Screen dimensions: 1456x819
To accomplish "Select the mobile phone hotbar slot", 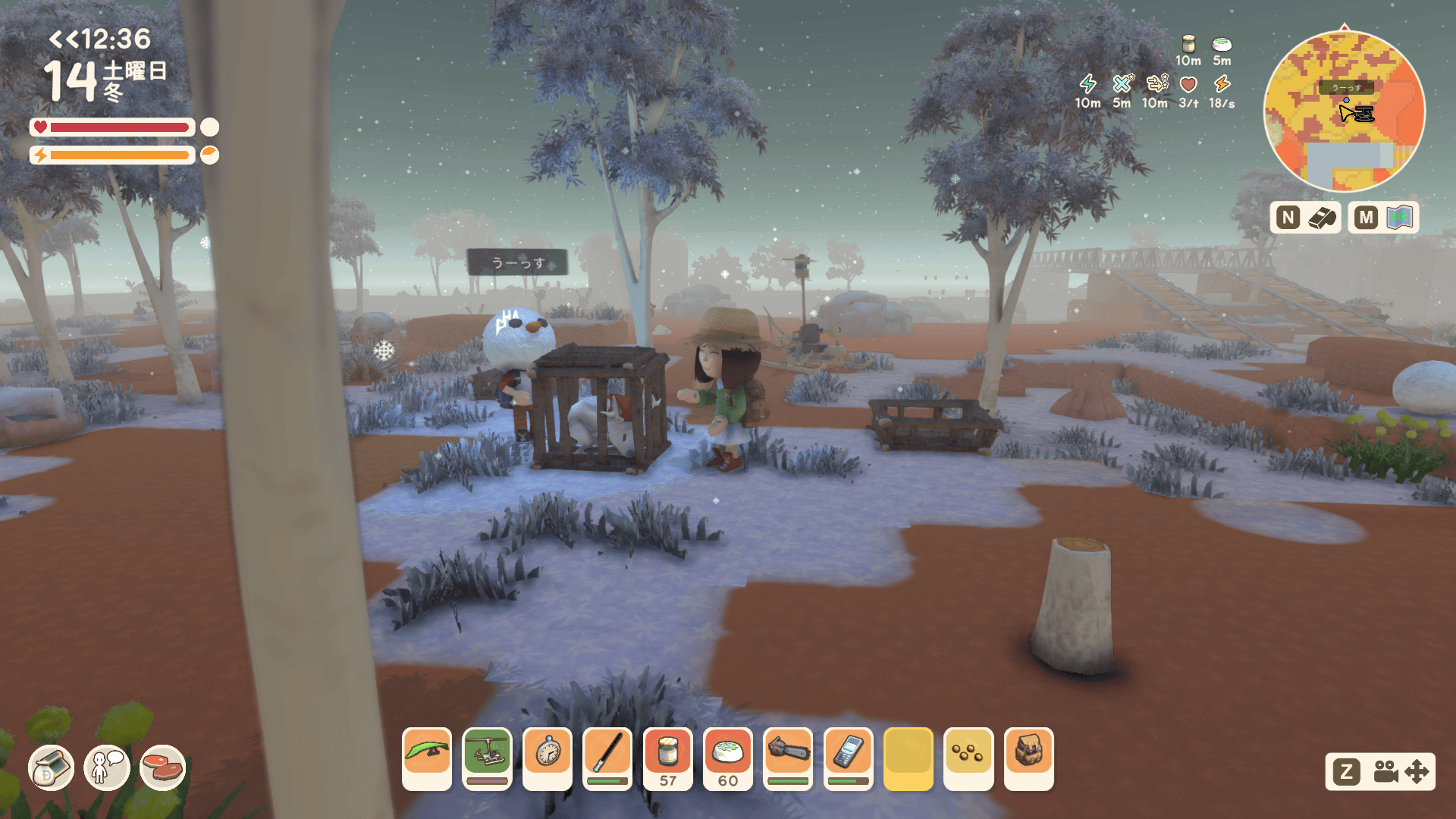I will (x=848, y=758).
